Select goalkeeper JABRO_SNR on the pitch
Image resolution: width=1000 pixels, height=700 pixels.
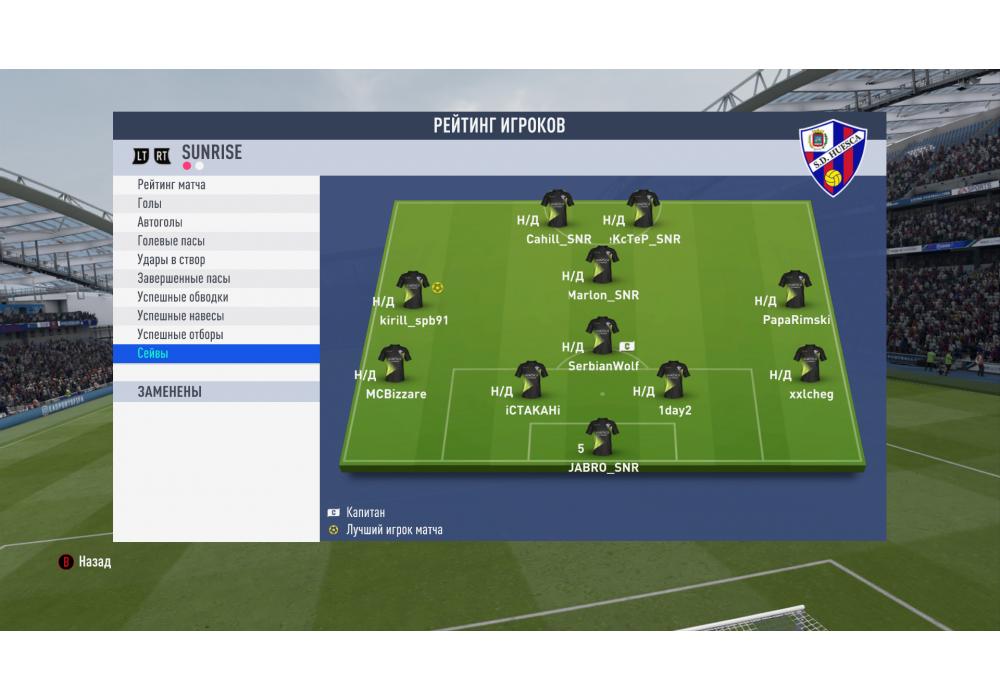602,437
